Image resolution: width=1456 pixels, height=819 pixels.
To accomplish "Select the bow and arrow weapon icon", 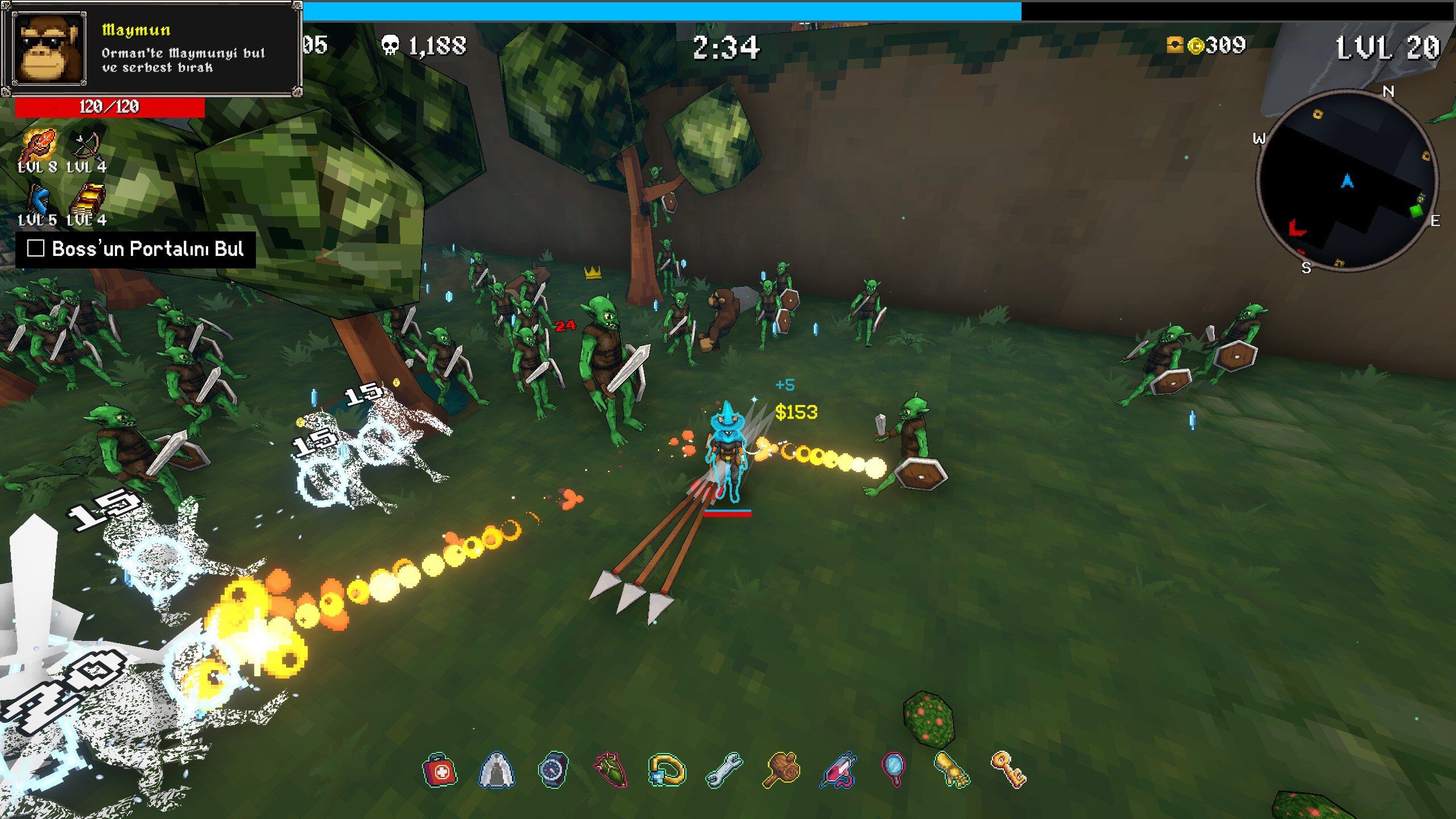I will (x=86, y=146).
